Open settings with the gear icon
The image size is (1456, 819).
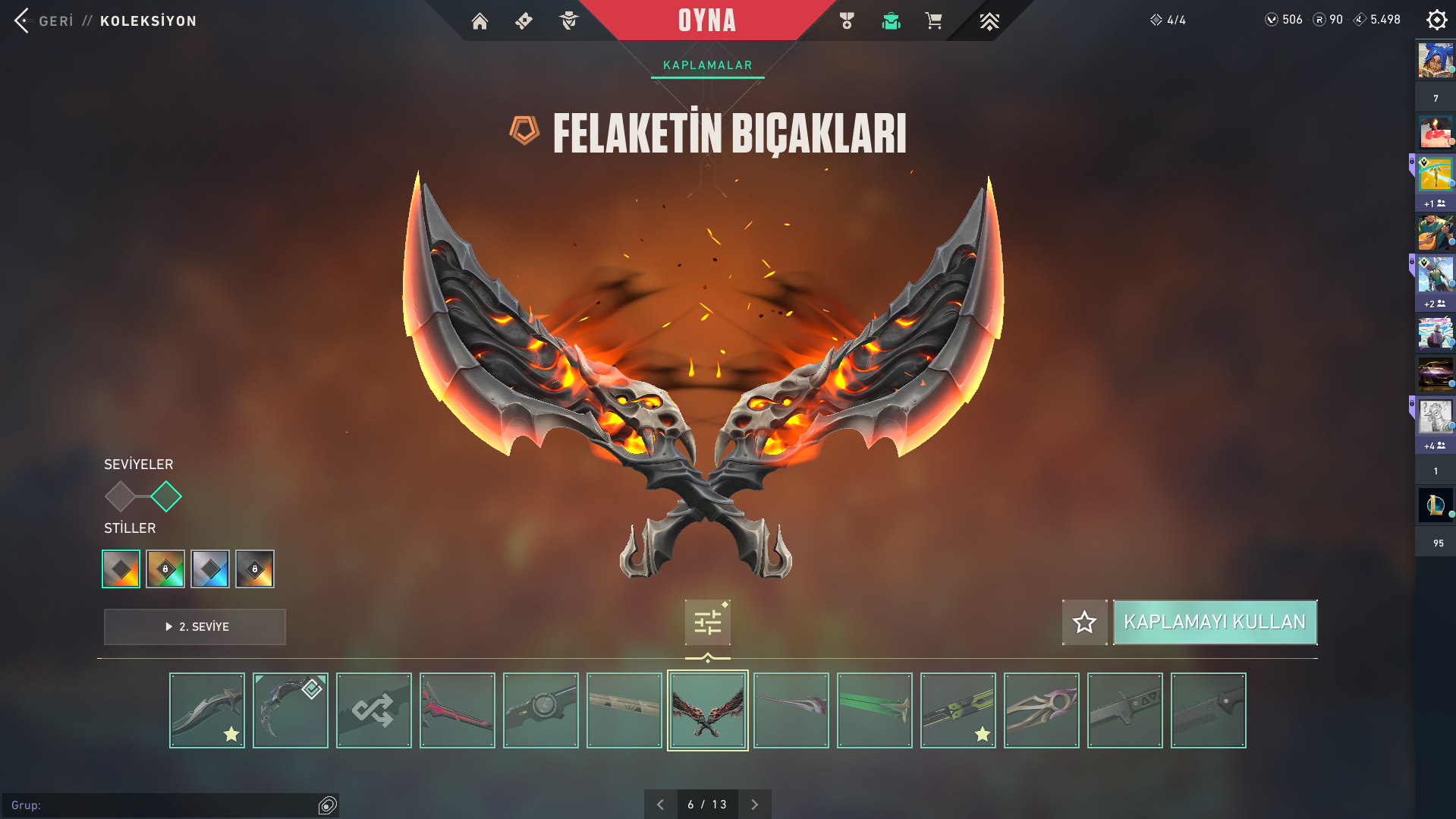pyautogui.click(x=1436, y=20)
